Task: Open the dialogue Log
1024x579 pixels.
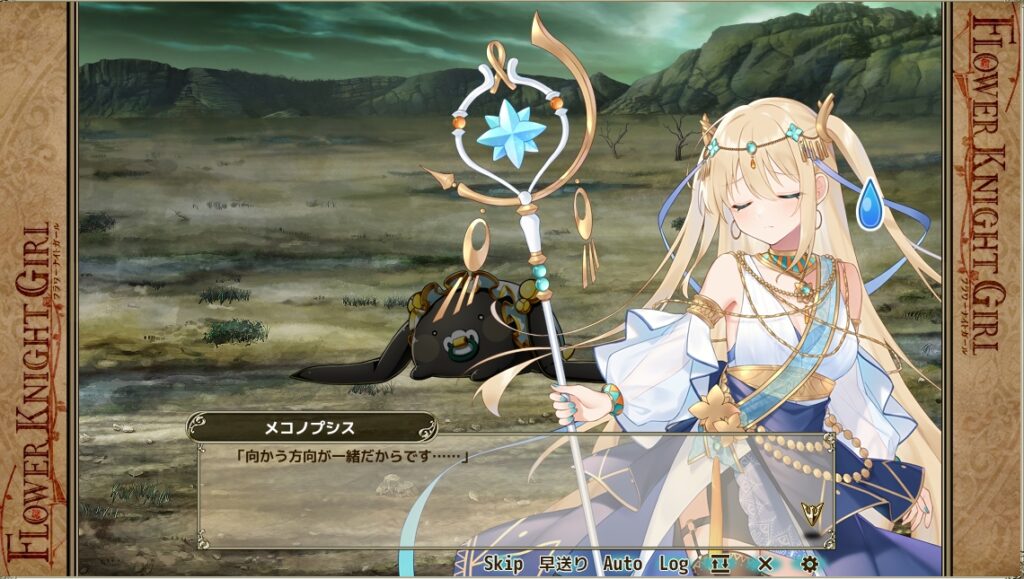Action: (673, 564)
